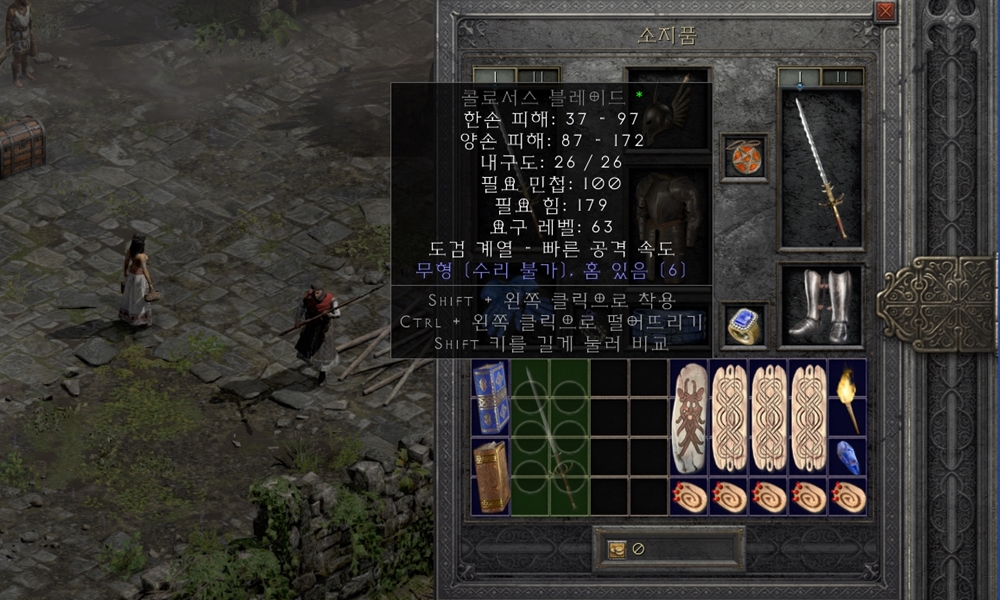This screenshot has width=1000, height=600.
Task: Pick up the torch charm
Action: (848, 397)
